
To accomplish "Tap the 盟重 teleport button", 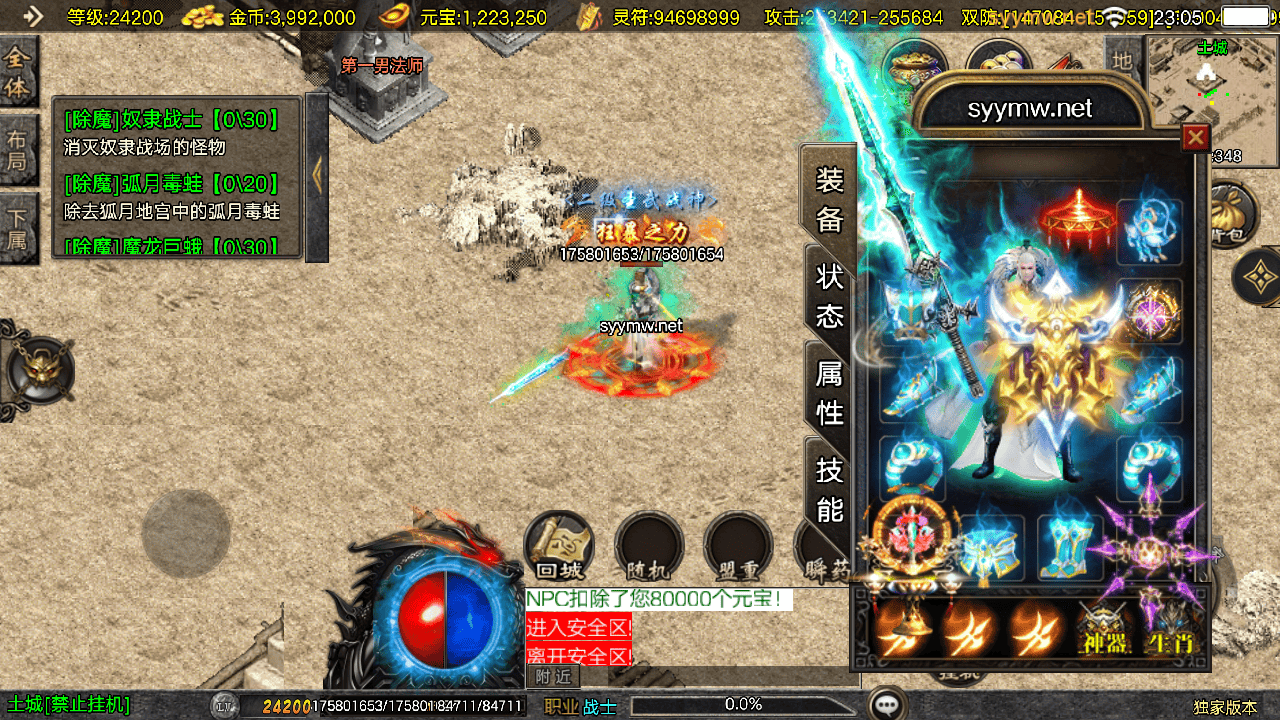I will click(x=738, y=547).
